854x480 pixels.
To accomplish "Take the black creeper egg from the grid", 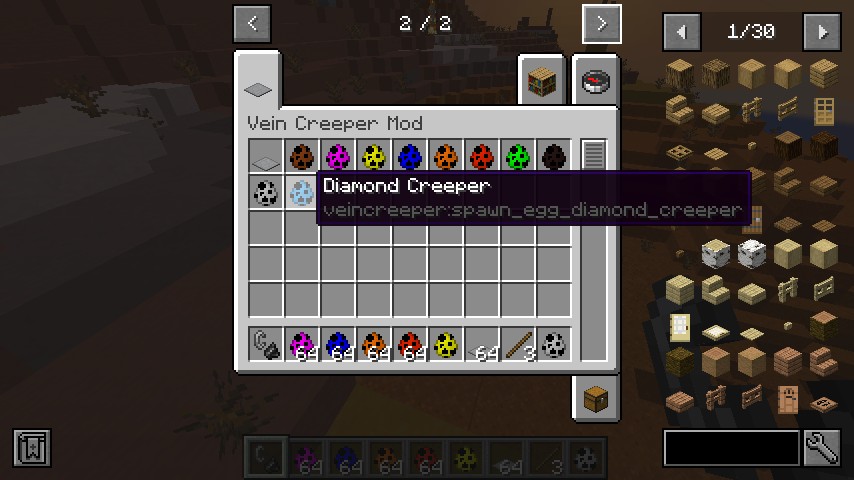I will click(x=553, y=156).
